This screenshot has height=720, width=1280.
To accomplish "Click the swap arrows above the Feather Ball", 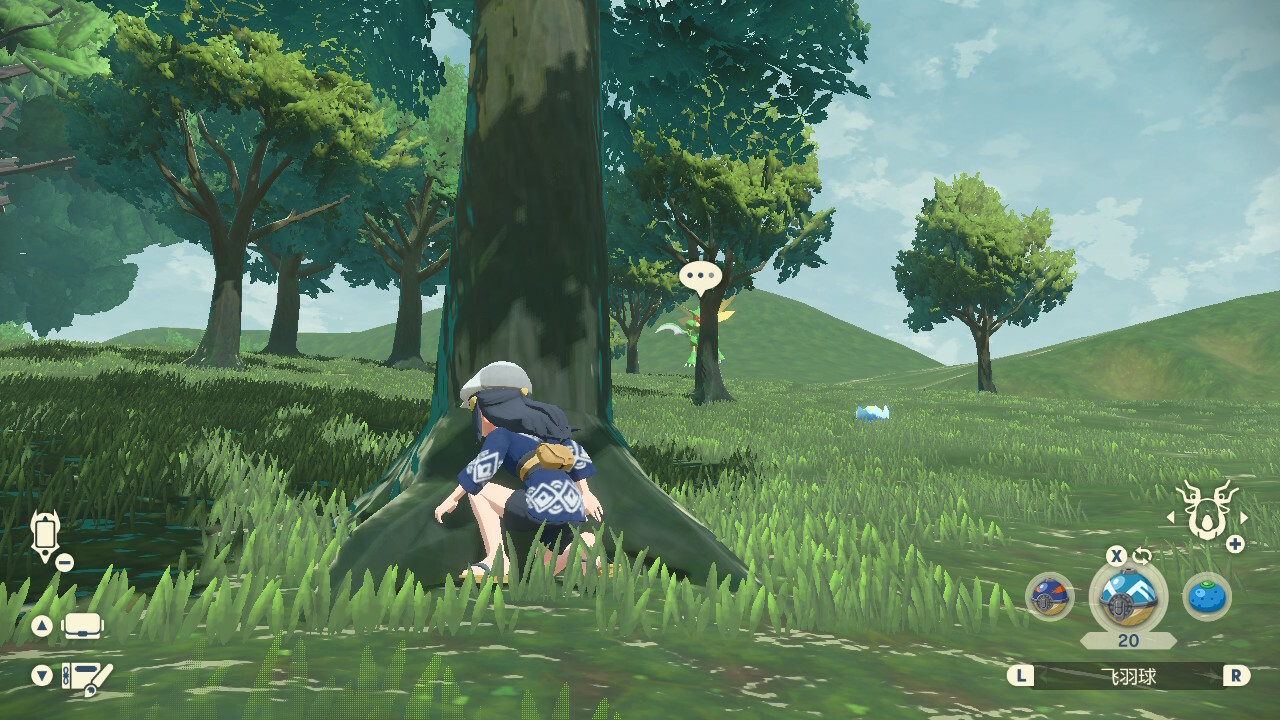I will click(1142, 556).
